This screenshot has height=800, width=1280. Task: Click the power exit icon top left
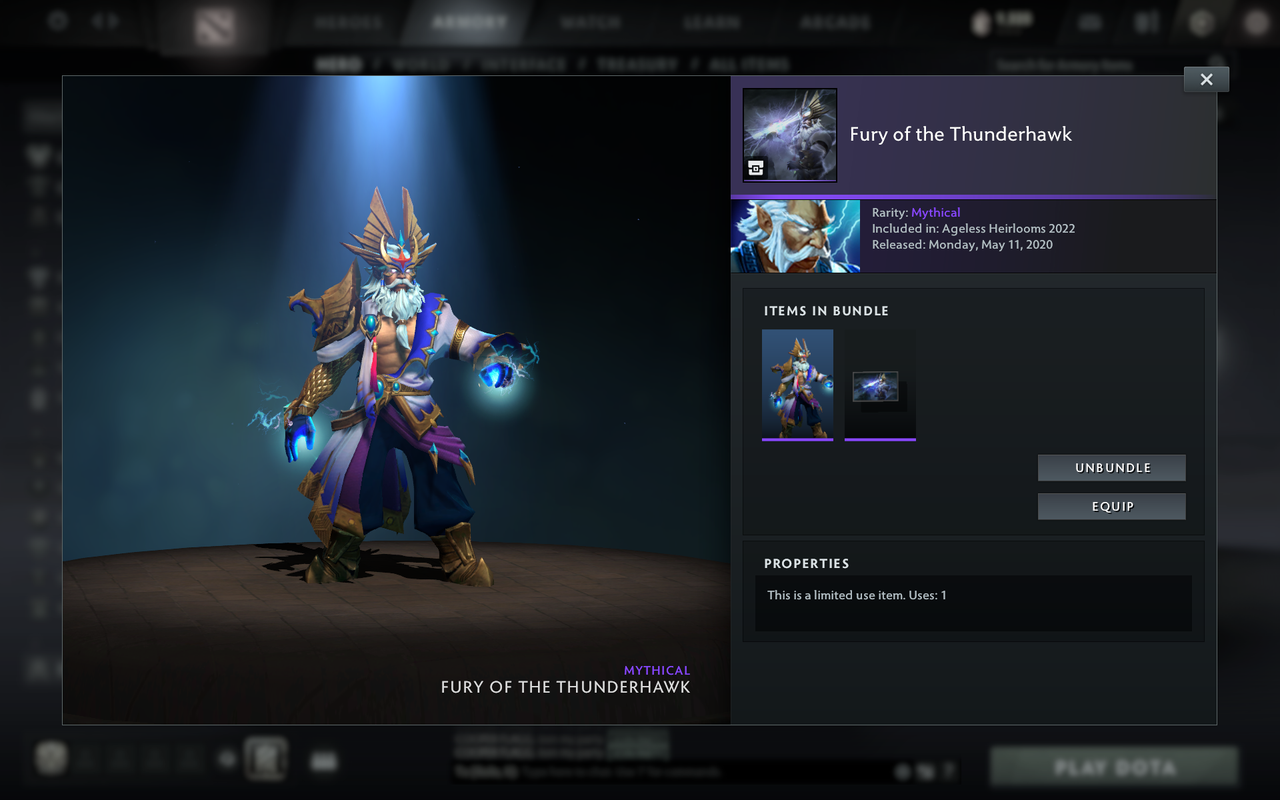coord(57,20)
